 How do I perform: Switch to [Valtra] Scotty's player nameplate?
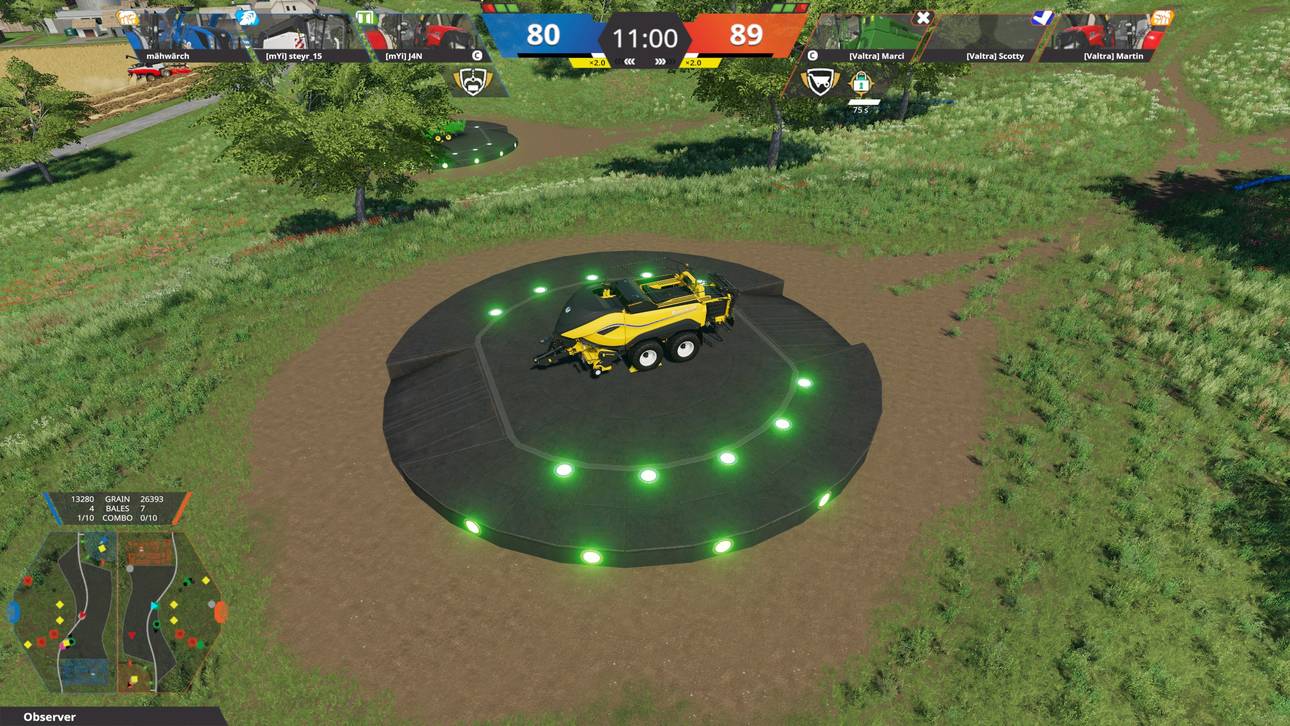(995, 56)
